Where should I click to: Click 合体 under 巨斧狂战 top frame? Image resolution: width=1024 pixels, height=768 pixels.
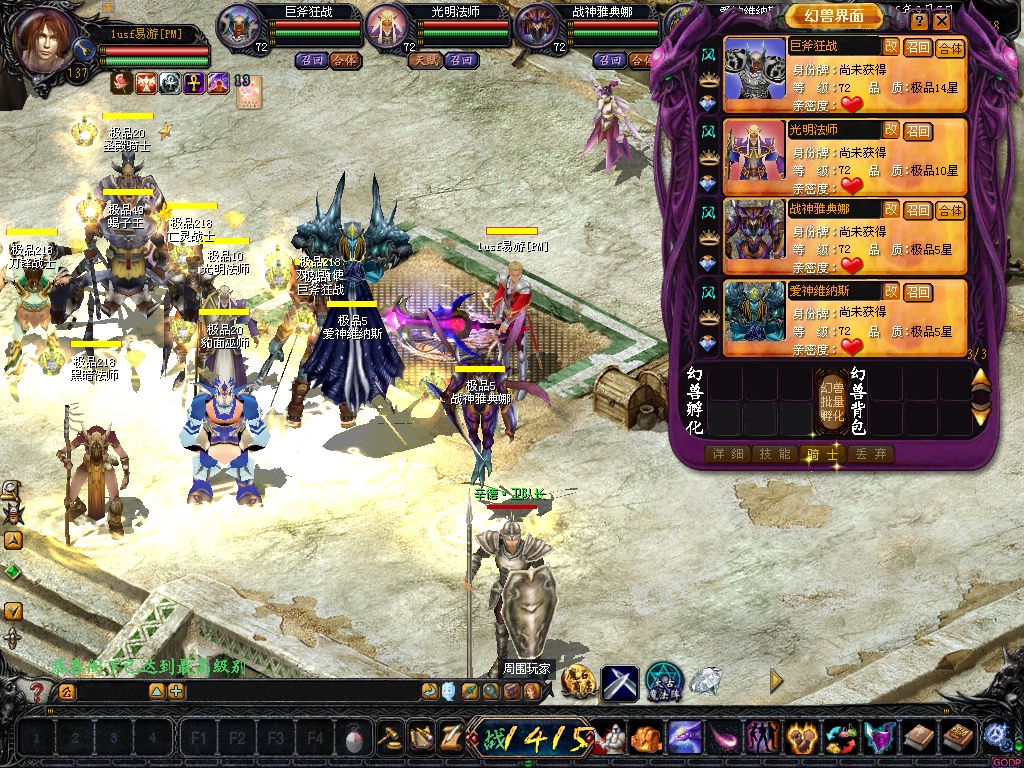pos(344,60)
